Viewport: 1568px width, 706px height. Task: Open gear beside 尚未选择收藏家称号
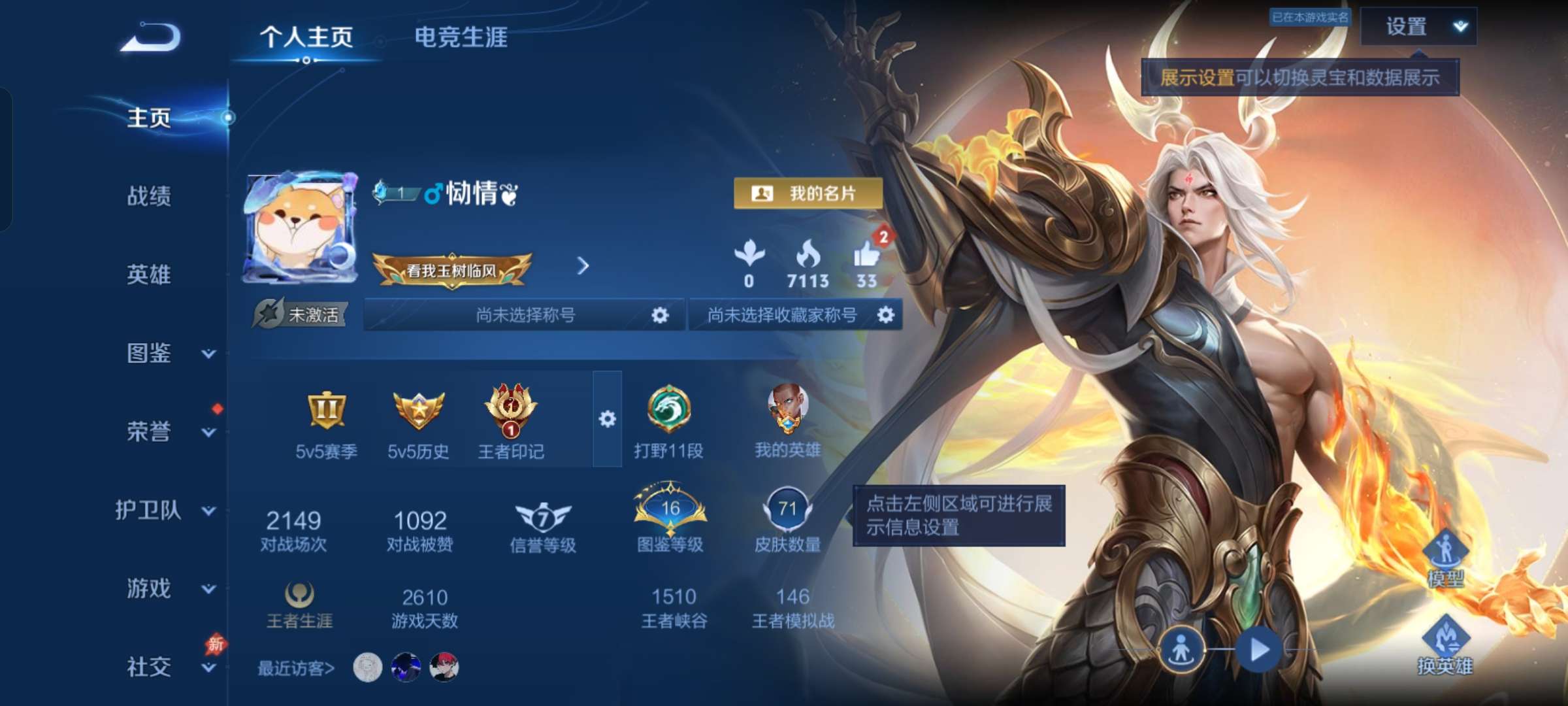coord(887,315)
